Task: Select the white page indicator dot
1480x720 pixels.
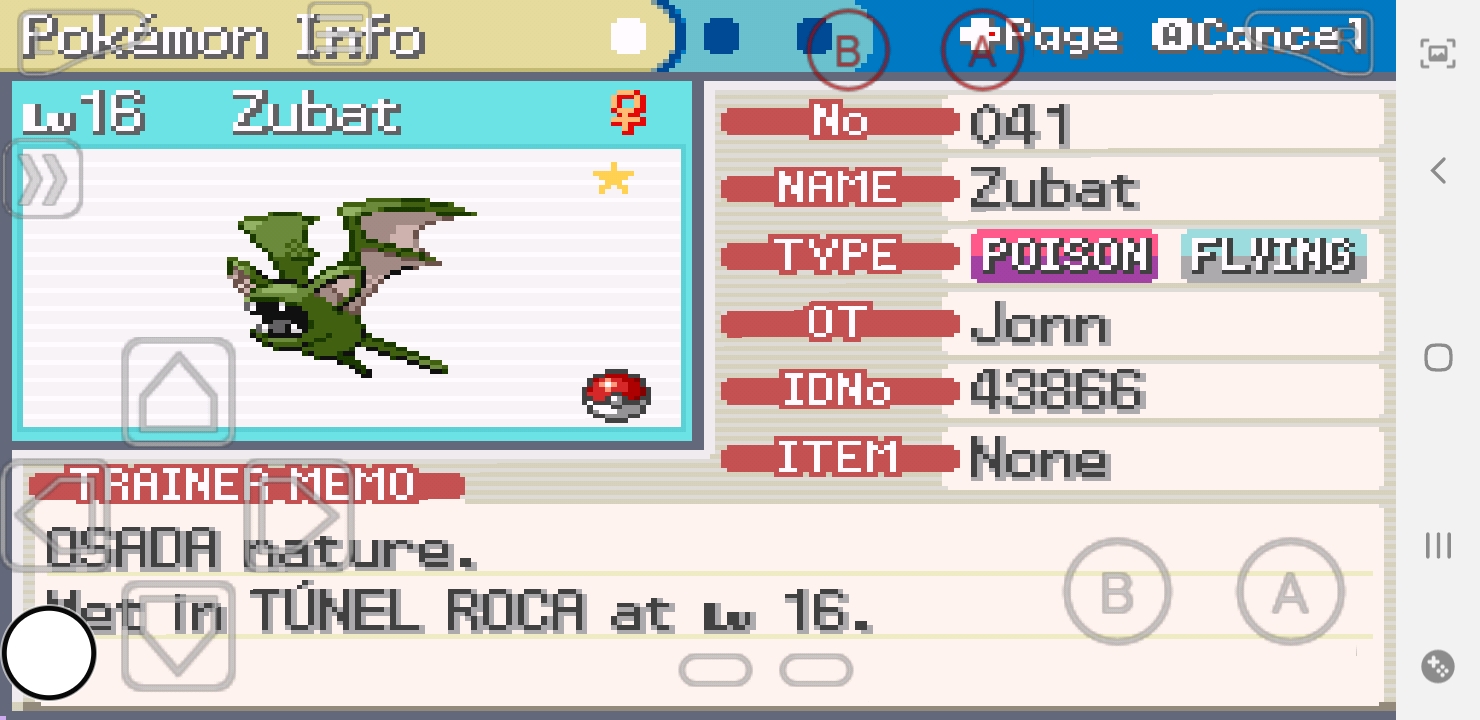Action: pyautogui.click(x=629, y=34)
